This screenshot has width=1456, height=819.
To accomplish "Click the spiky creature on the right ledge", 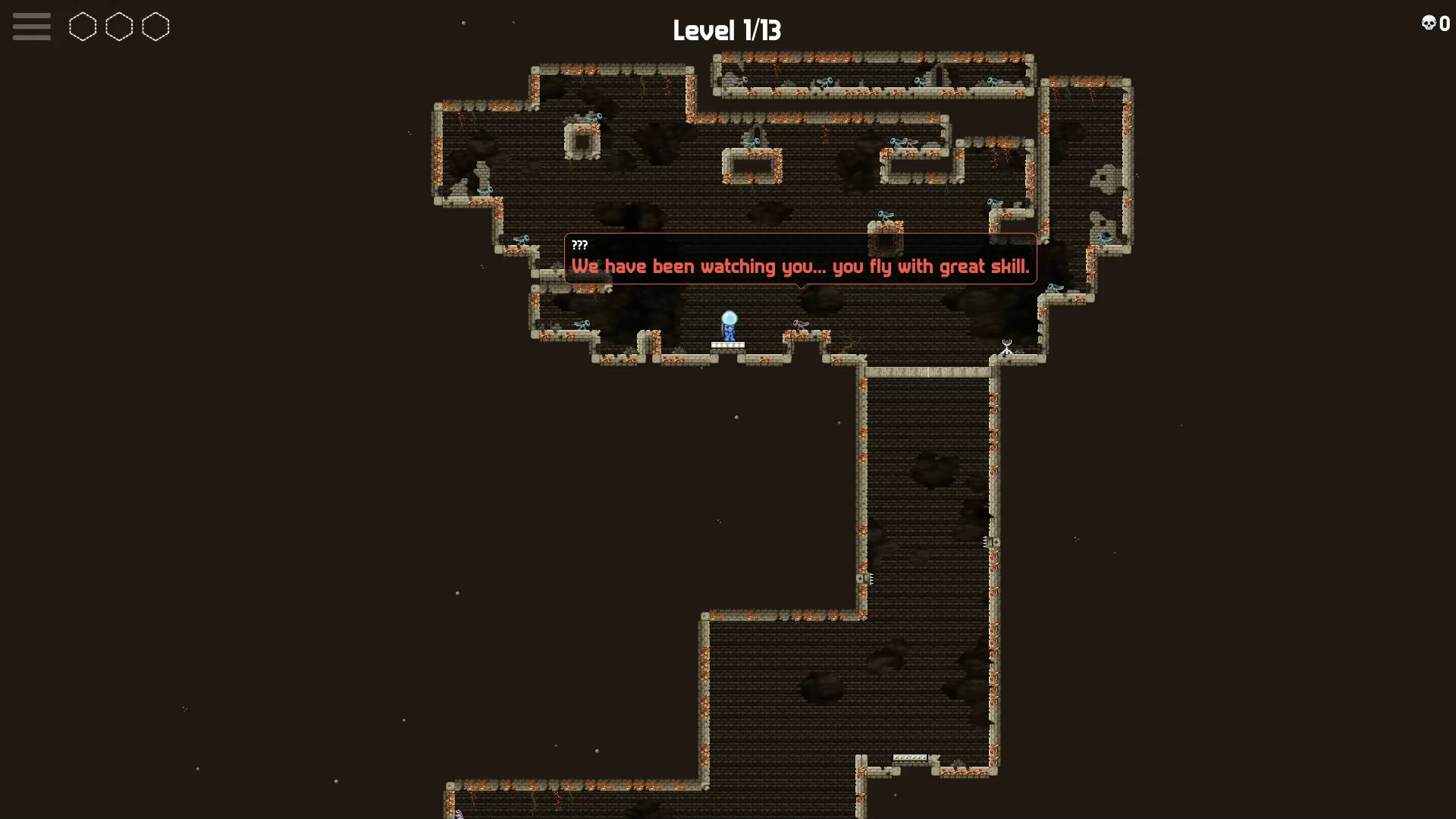I will [1006, 347].
